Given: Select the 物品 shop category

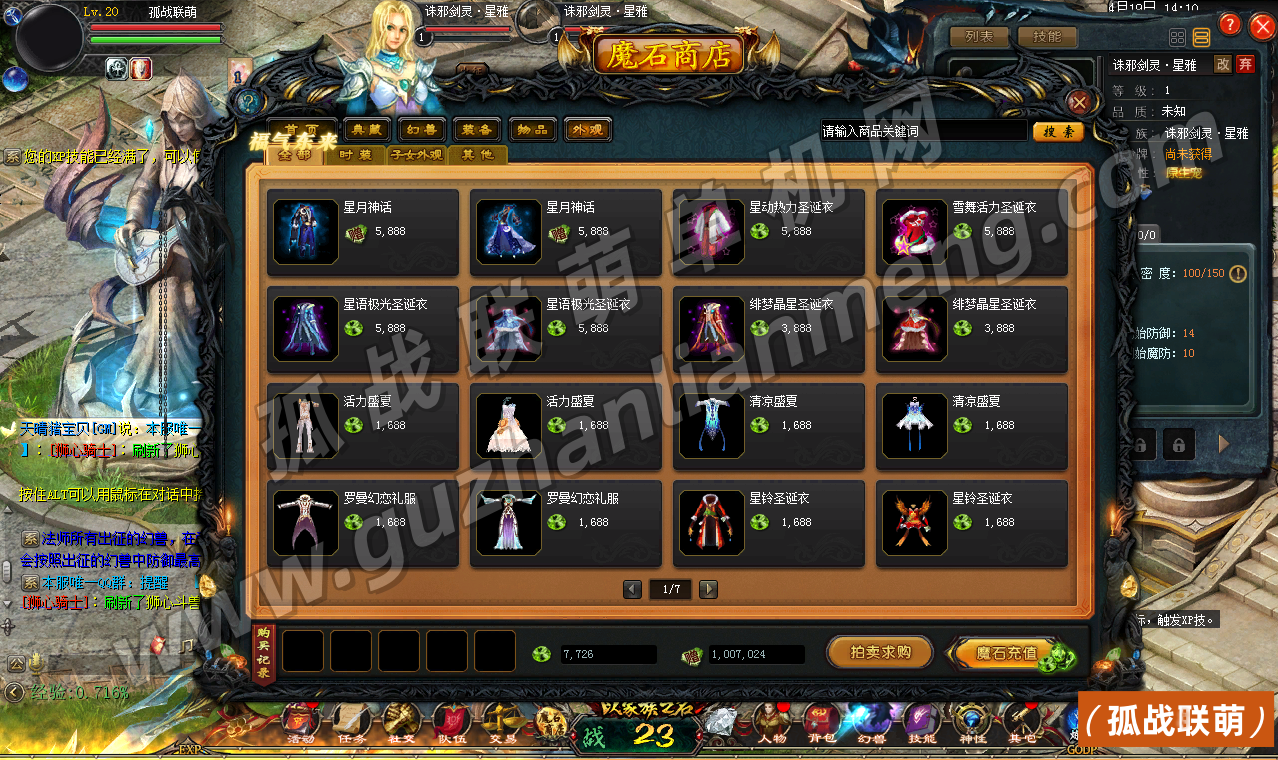Looking at the screenshot, I should 532,130.
